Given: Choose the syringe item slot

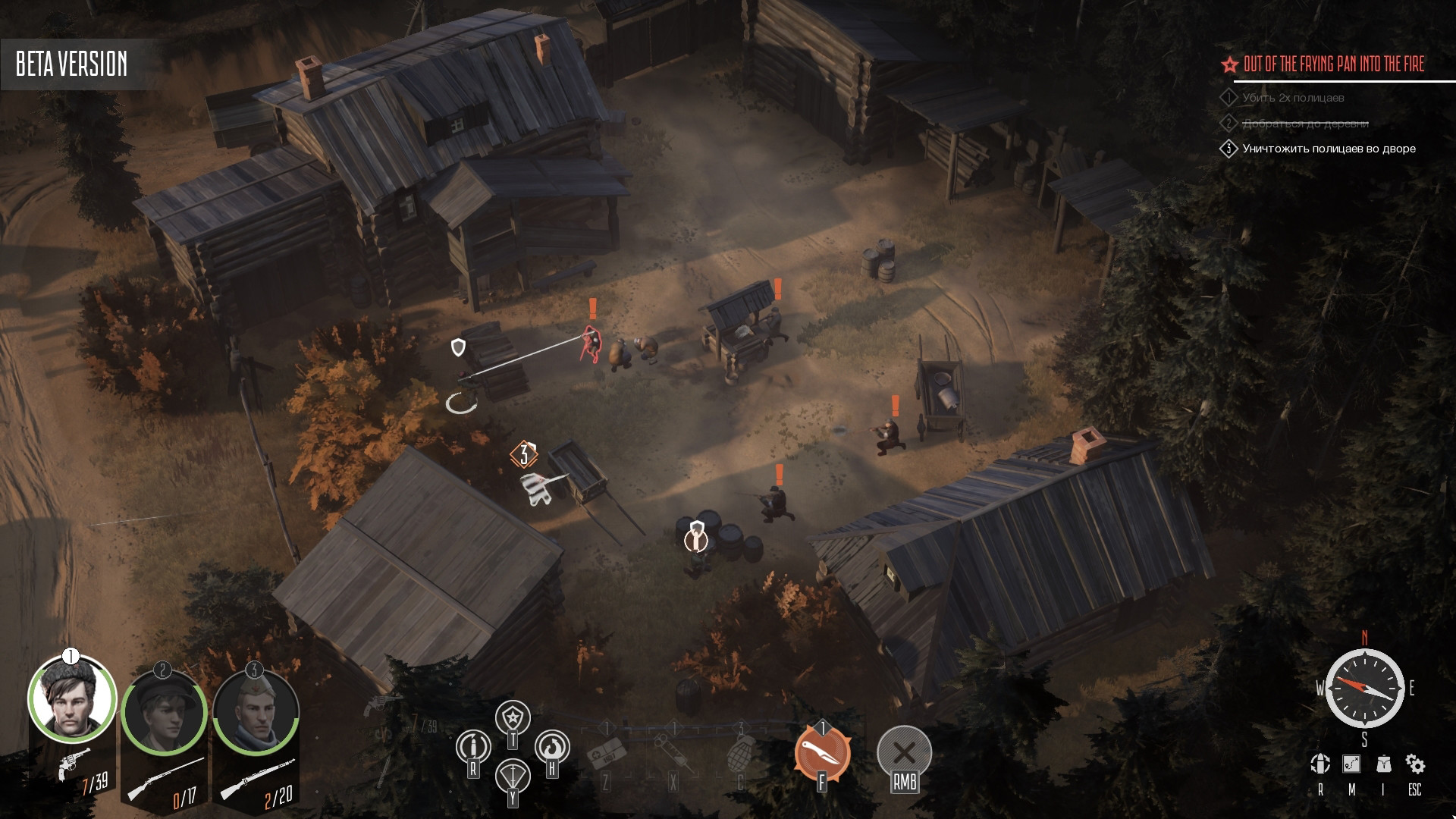Looking at the screenshot, I should 673,755.
